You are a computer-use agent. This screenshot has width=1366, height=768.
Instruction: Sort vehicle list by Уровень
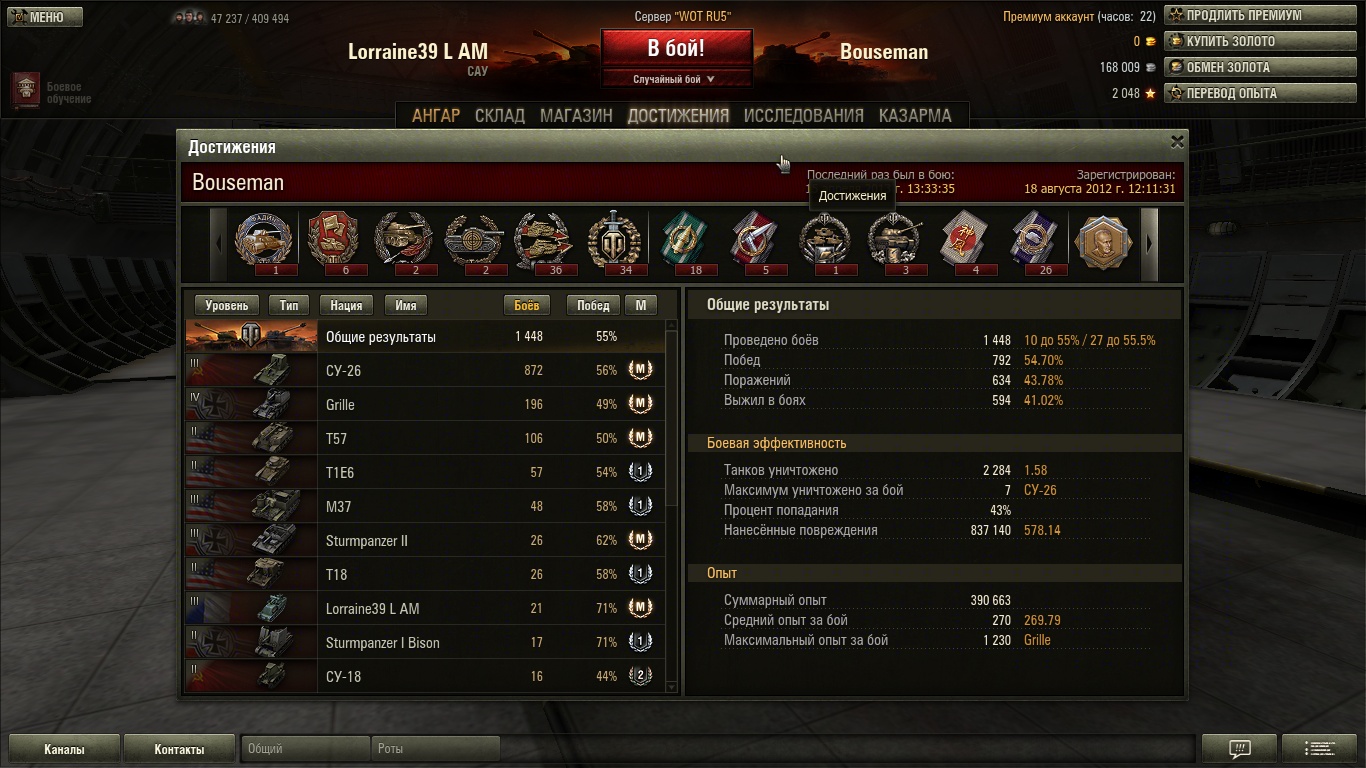pos(226,306)
